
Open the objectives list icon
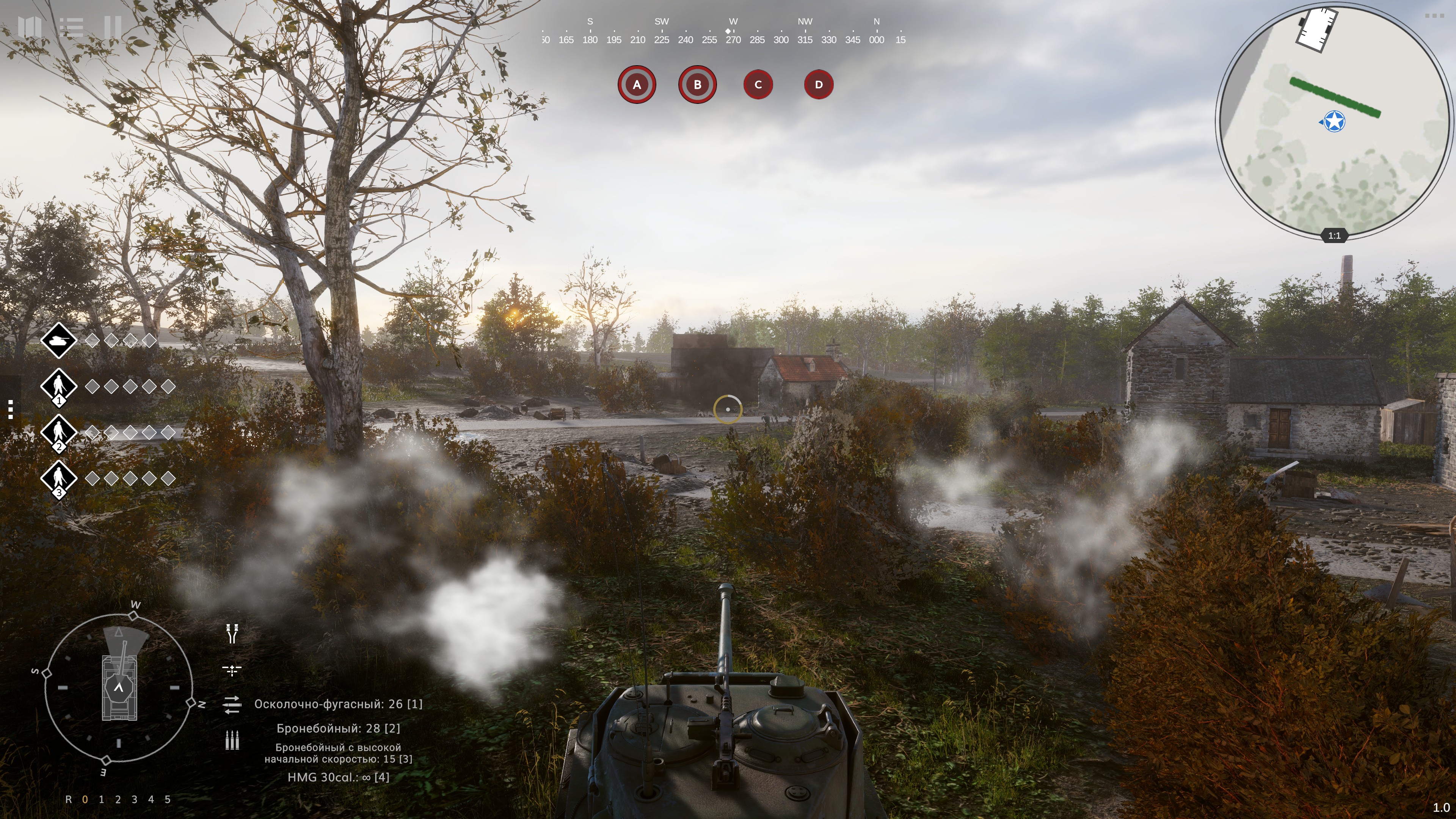71,27
